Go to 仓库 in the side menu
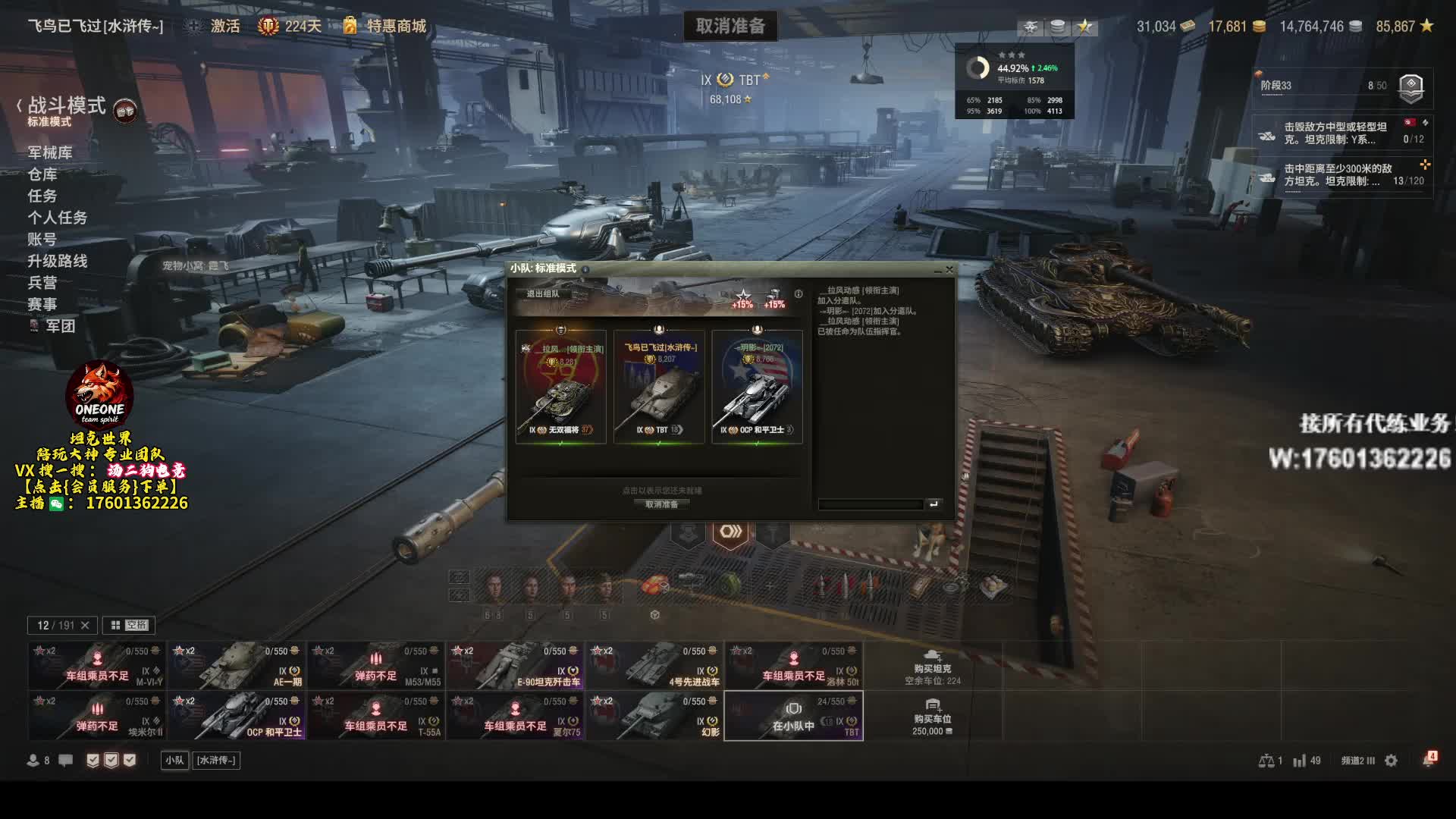The width and height of the screenshot is (1456, 819). tap(42, 174)
